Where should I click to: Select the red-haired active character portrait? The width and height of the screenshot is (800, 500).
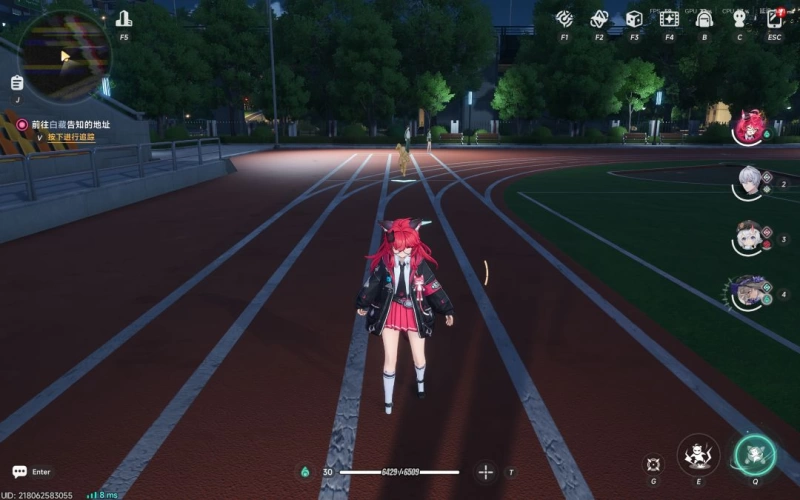pos(750,127)
